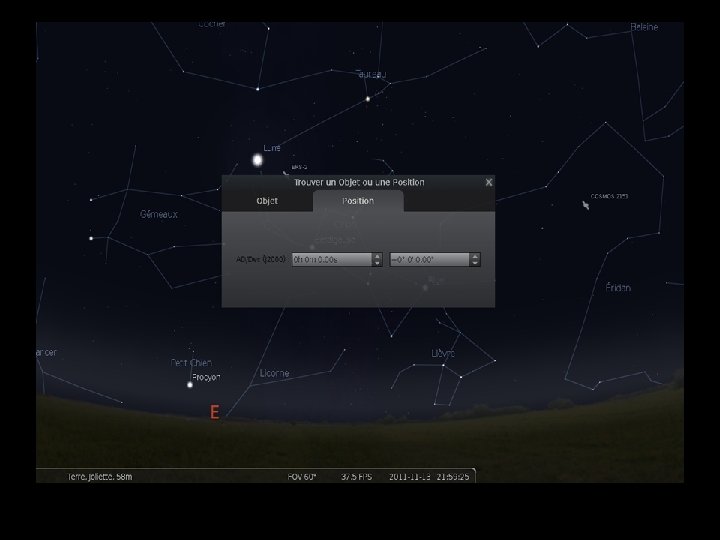Switch to the Objet tab

(x=267, y=201)
